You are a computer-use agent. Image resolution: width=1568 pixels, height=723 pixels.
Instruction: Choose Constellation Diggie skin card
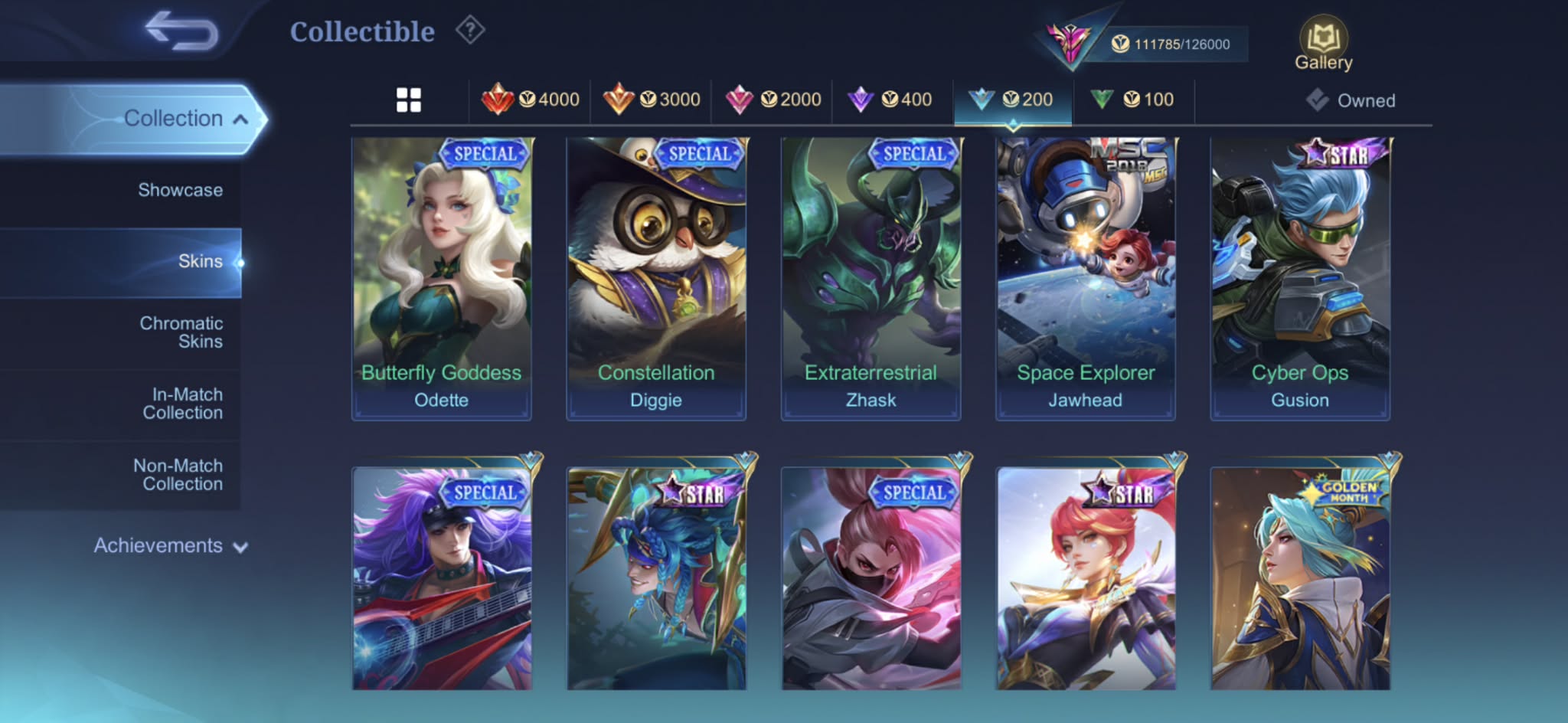tap(656, 278)
